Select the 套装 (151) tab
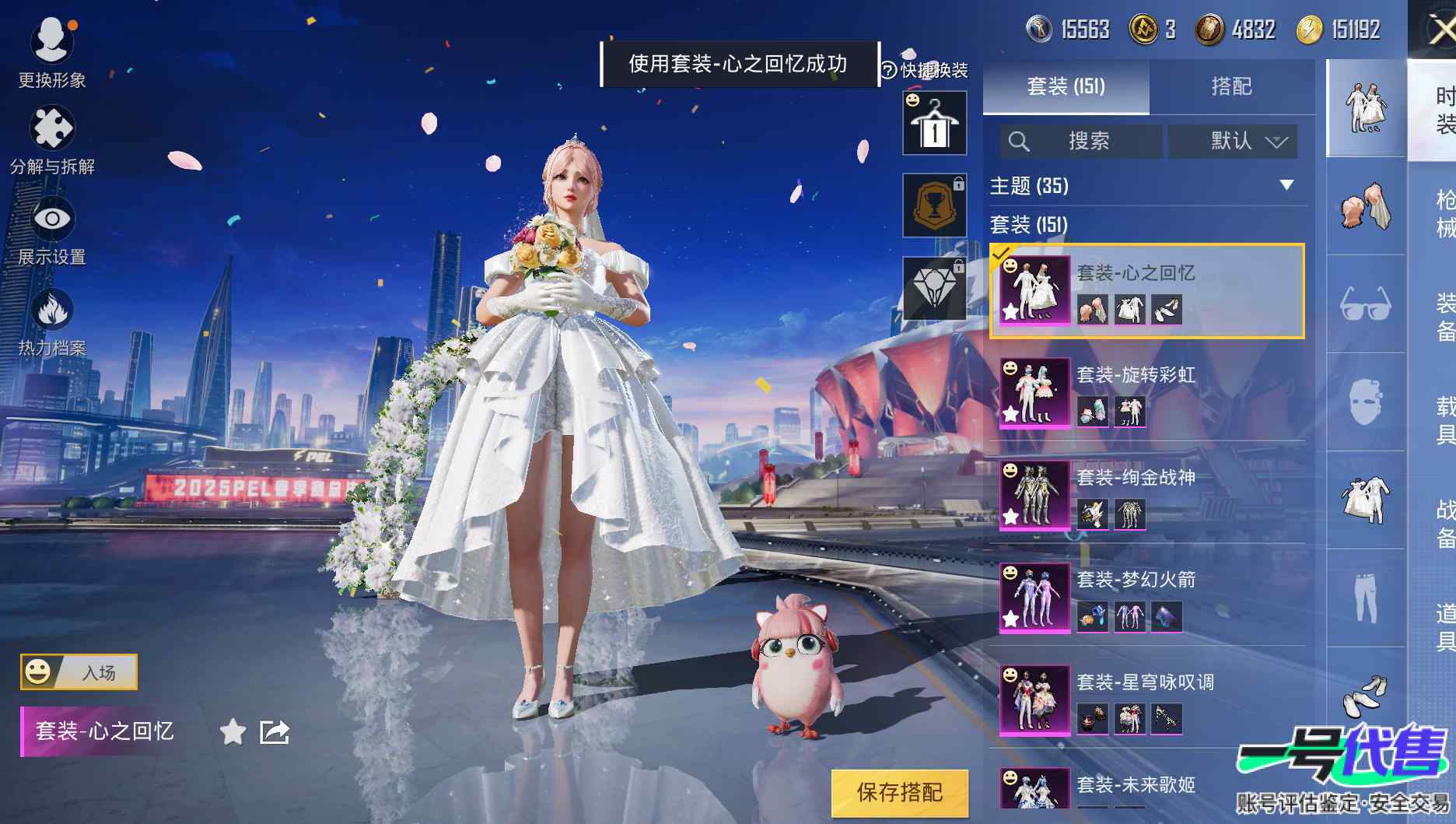Screen dimensions: 1456x824 tap(1066, 86)
